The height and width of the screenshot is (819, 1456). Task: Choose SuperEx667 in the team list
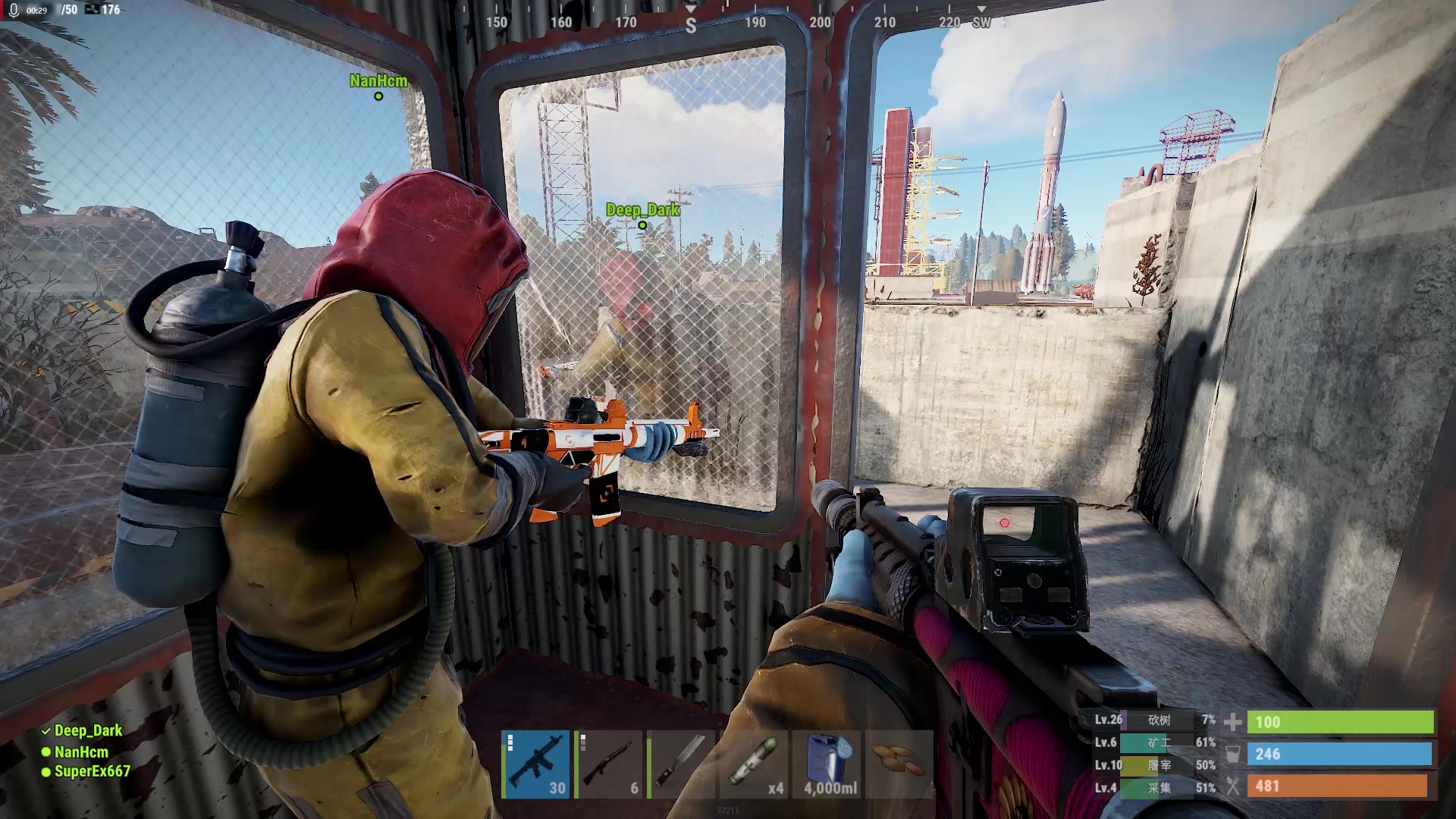tap(92, 771)
